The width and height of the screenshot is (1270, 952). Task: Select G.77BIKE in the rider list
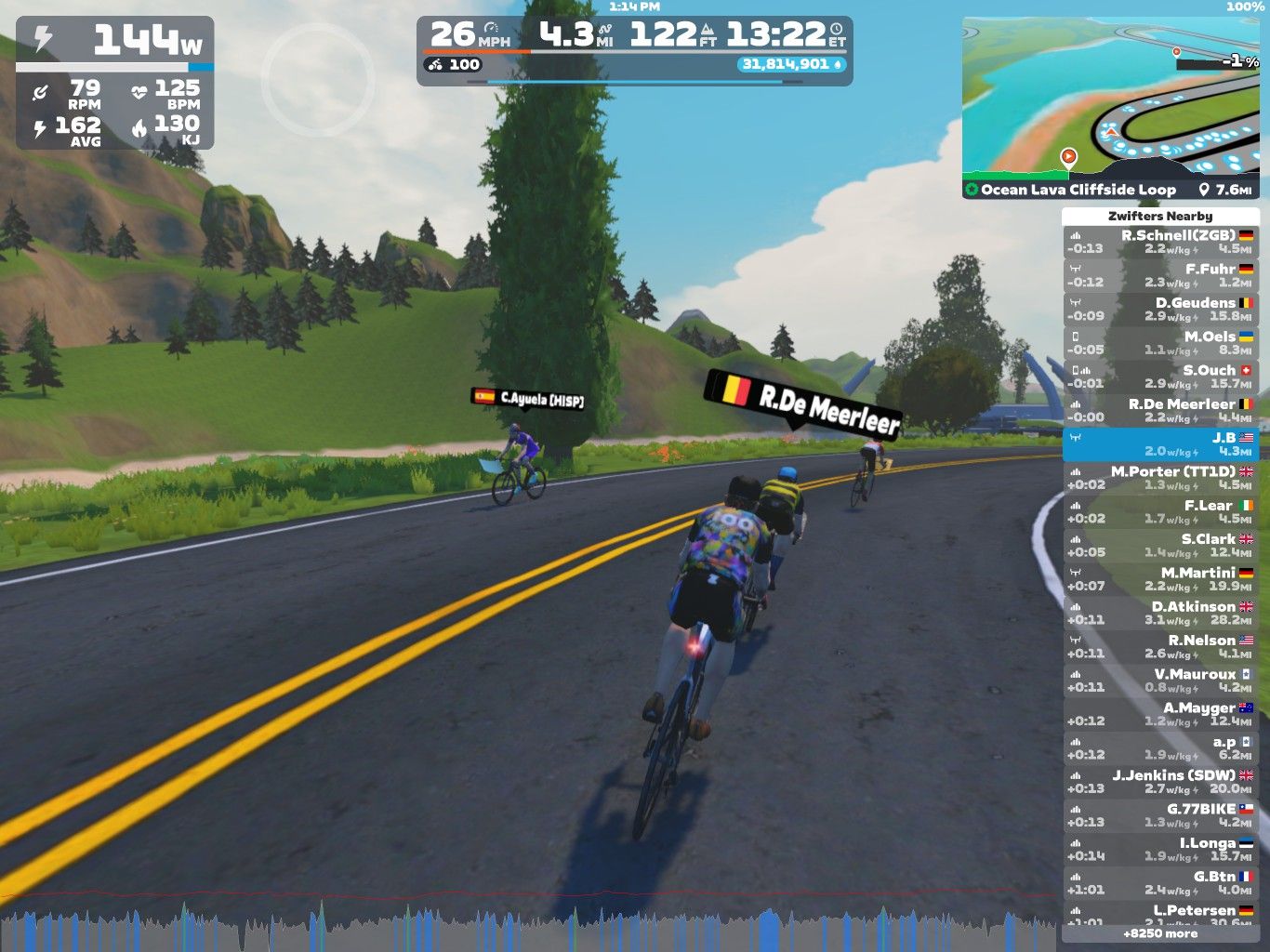coord(1160,815)
